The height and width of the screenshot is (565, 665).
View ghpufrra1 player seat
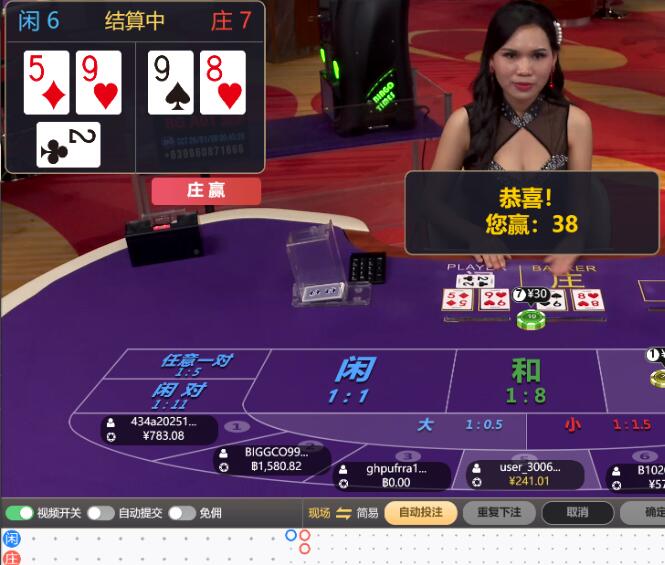click(x=389, y=475)
